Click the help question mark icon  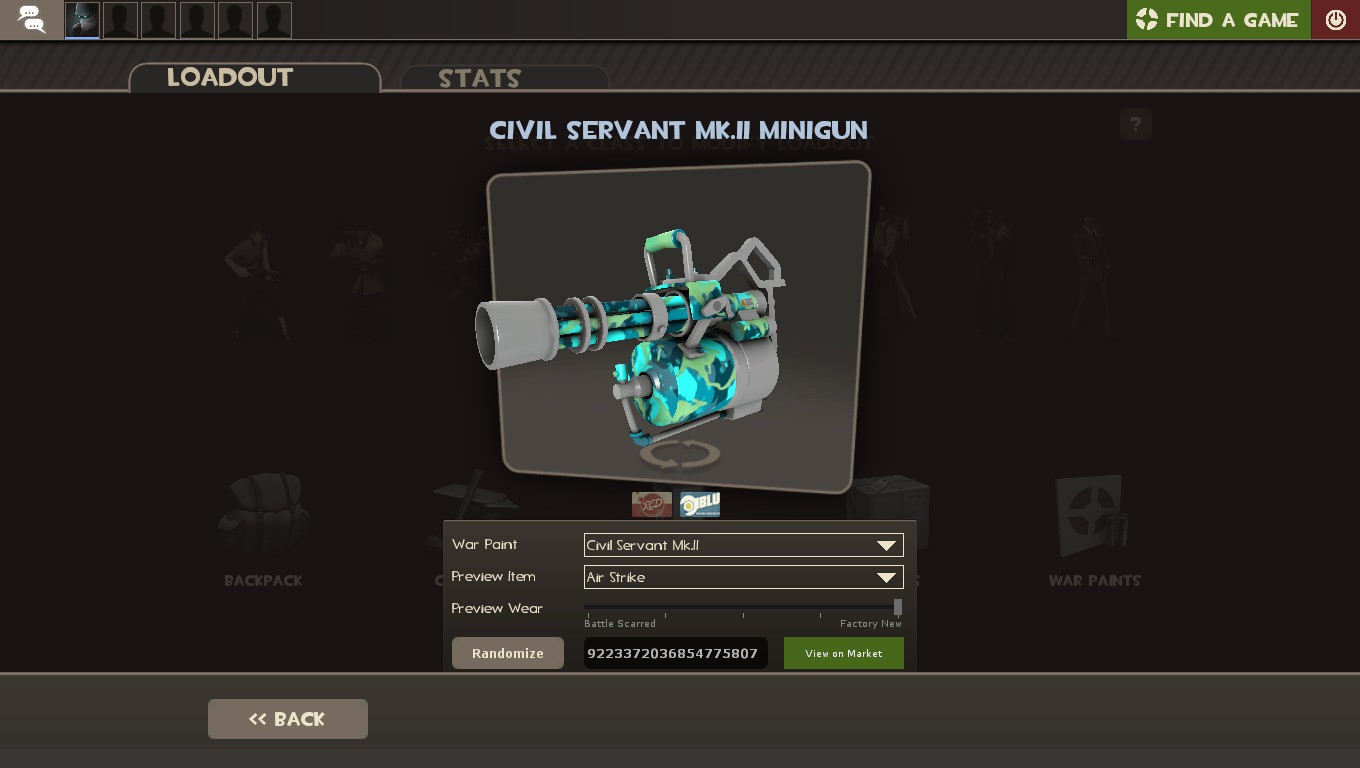click(x=1135, y=124)
